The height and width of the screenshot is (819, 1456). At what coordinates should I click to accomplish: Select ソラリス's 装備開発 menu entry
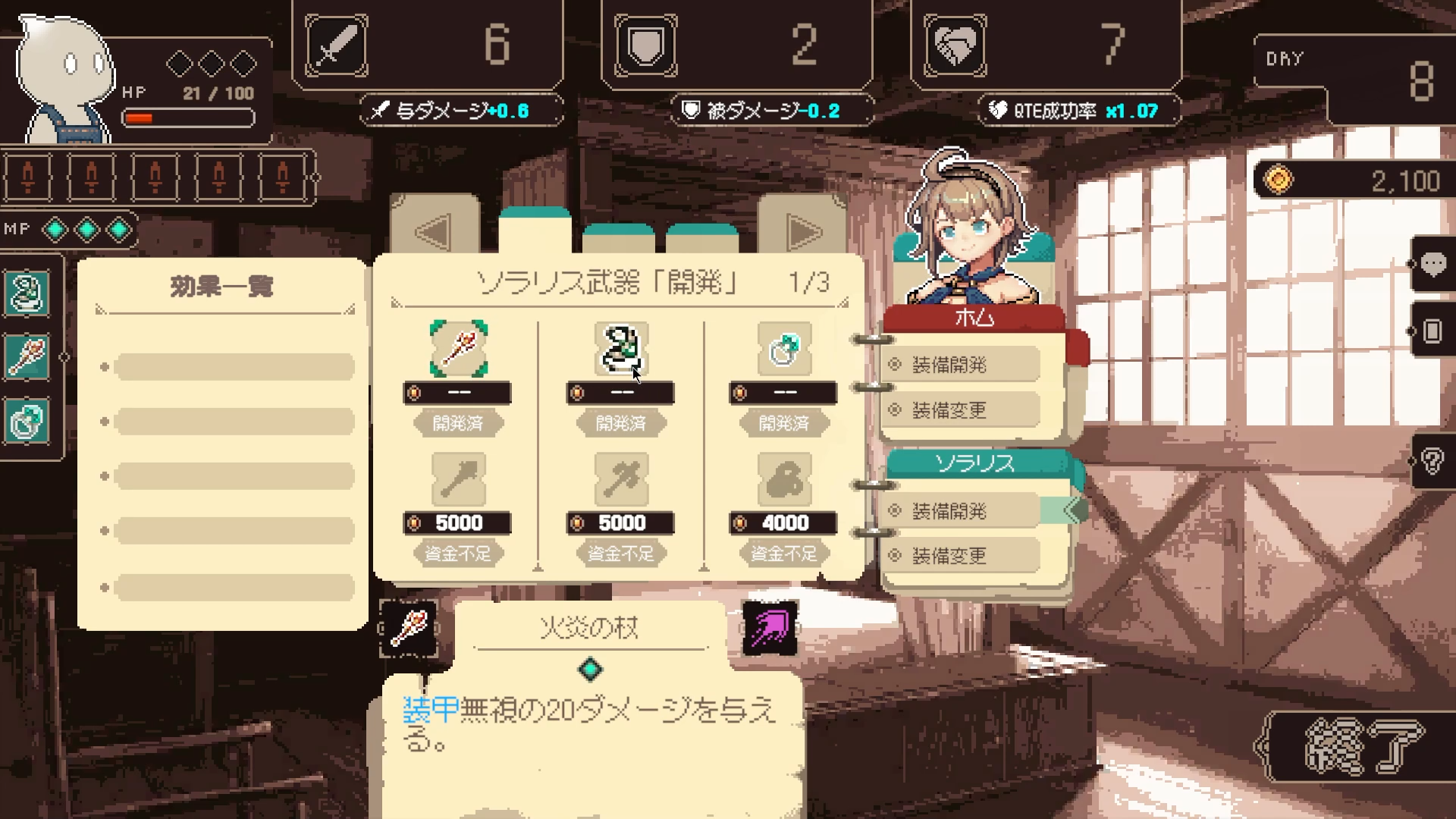[x=960, y=511]
